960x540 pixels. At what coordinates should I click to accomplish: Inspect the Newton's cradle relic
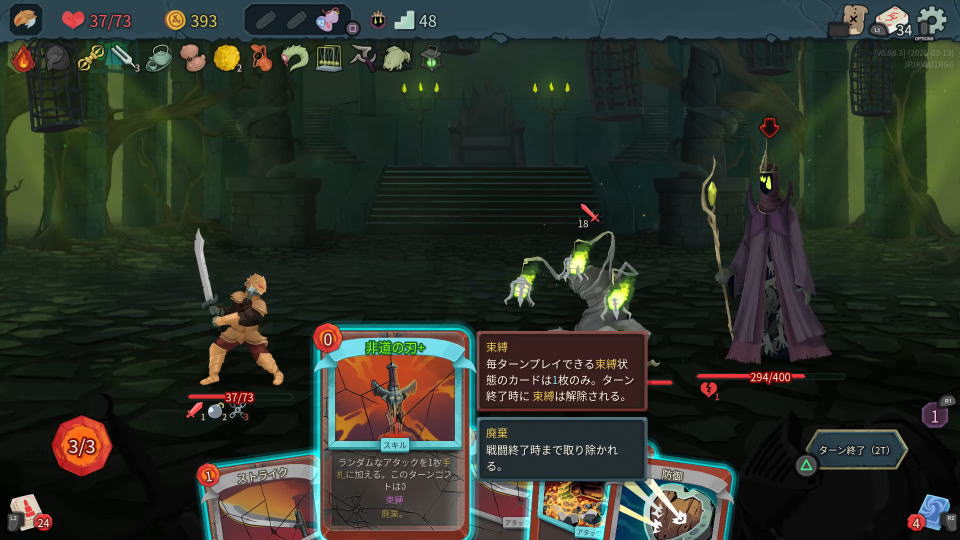(x=328, y=58)
